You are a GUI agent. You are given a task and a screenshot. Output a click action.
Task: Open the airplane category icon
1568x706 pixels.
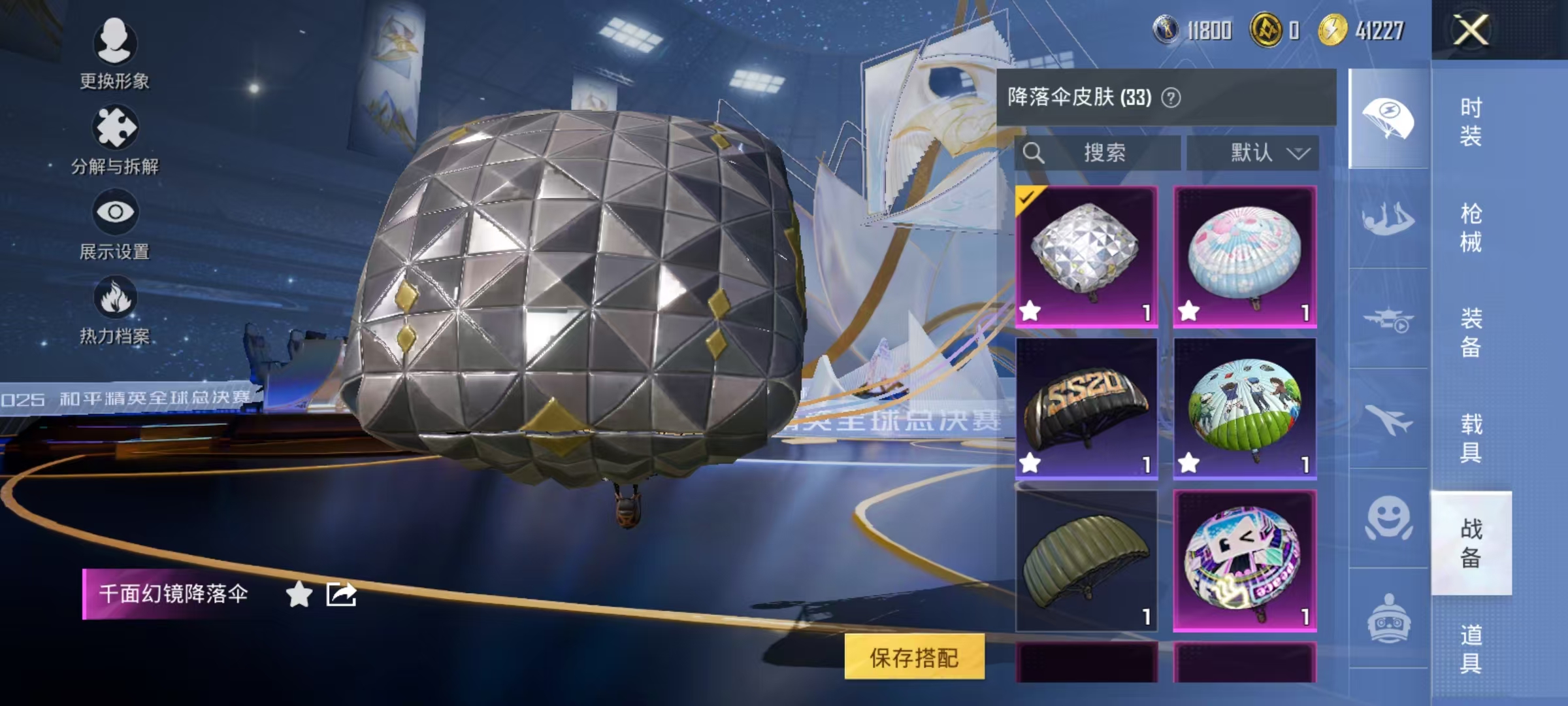[1388, 418]
